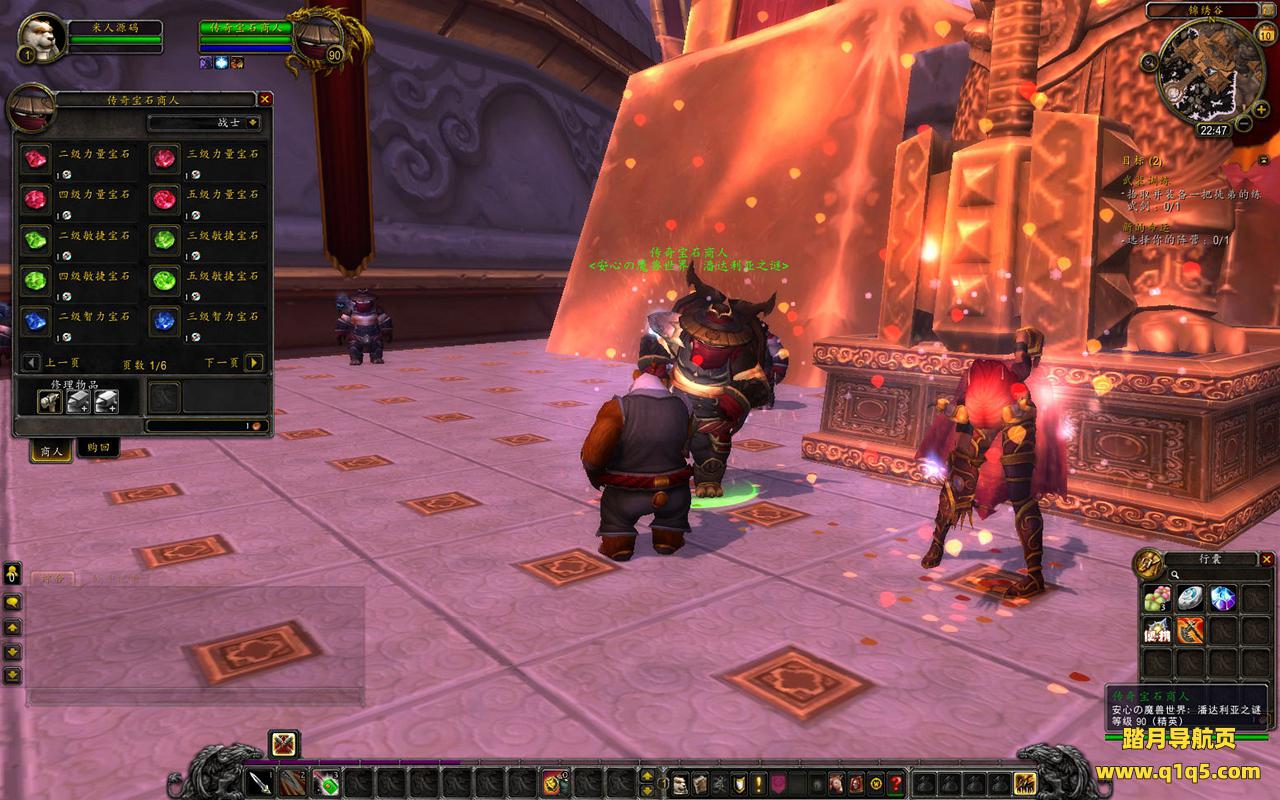
Task: Activate the sword ability on action bar
Action: [260, 782]
